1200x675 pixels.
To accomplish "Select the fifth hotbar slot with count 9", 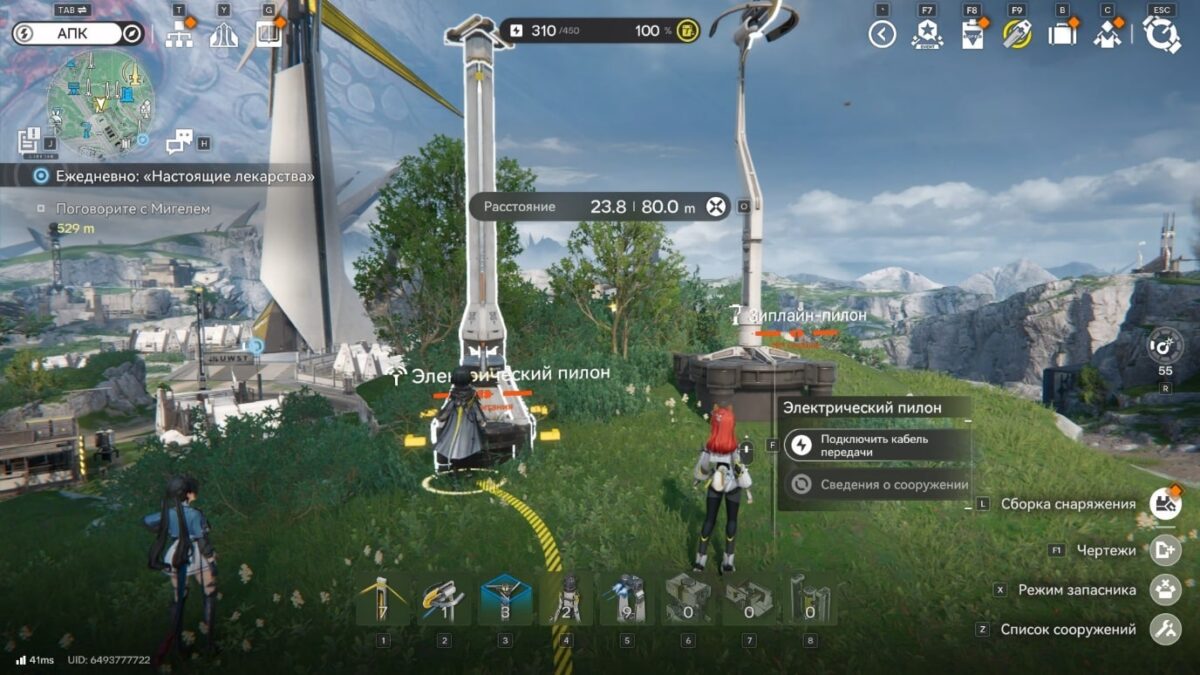I will pos(627,600).
